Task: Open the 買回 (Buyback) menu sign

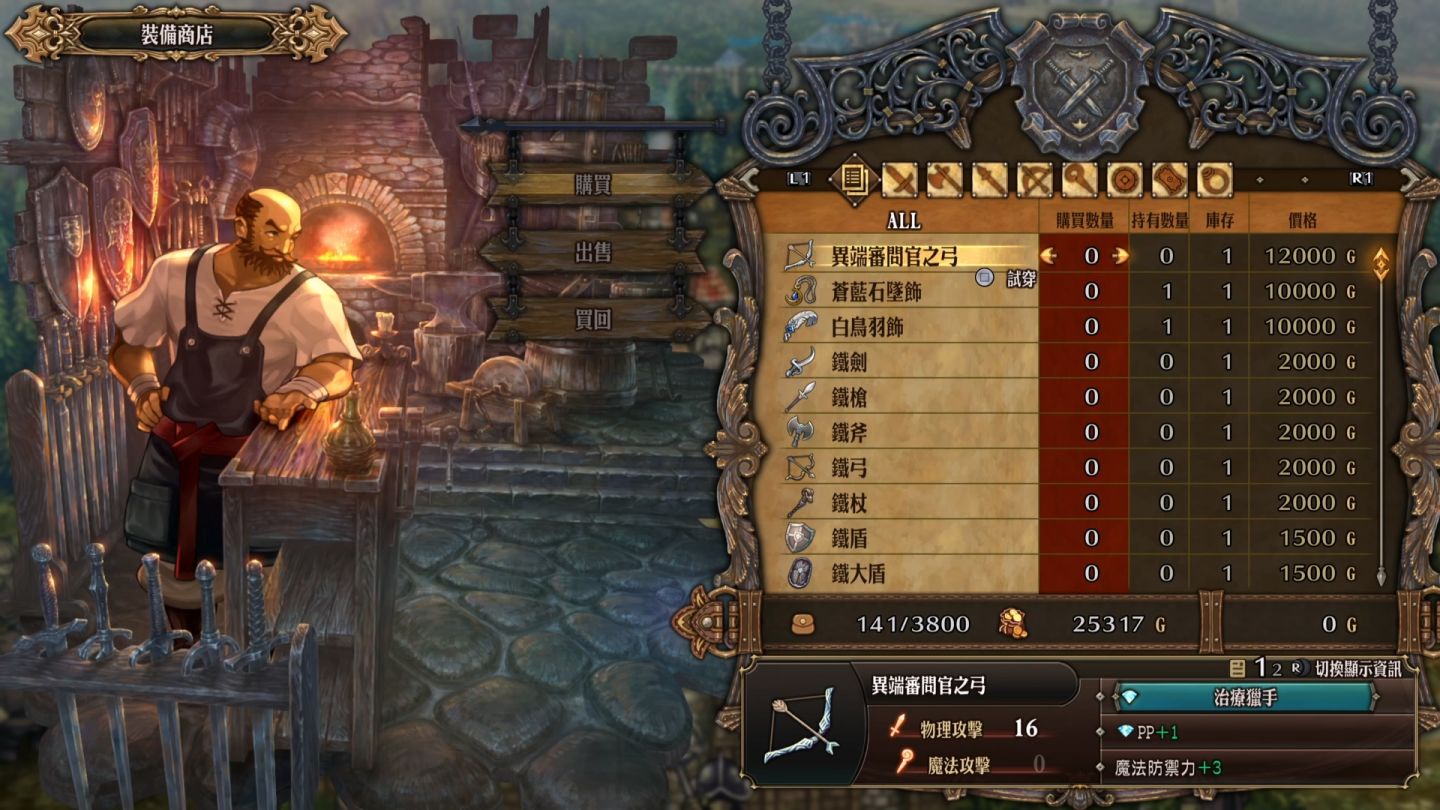Action: click(593, 320)
